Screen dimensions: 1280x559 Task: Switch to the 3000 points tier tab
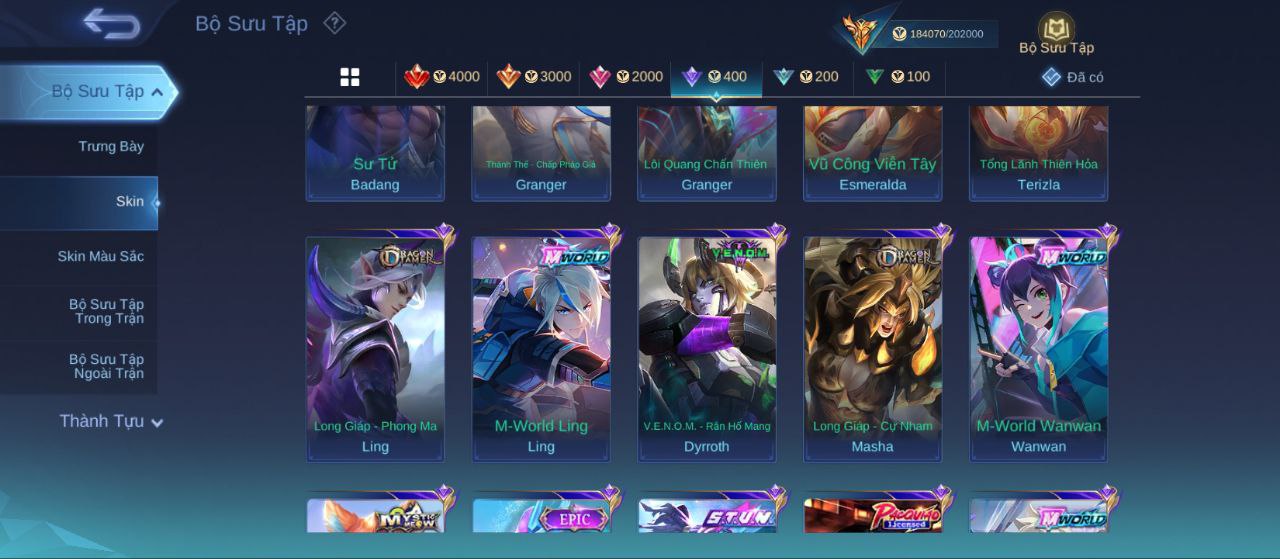(x=534, y=77)
